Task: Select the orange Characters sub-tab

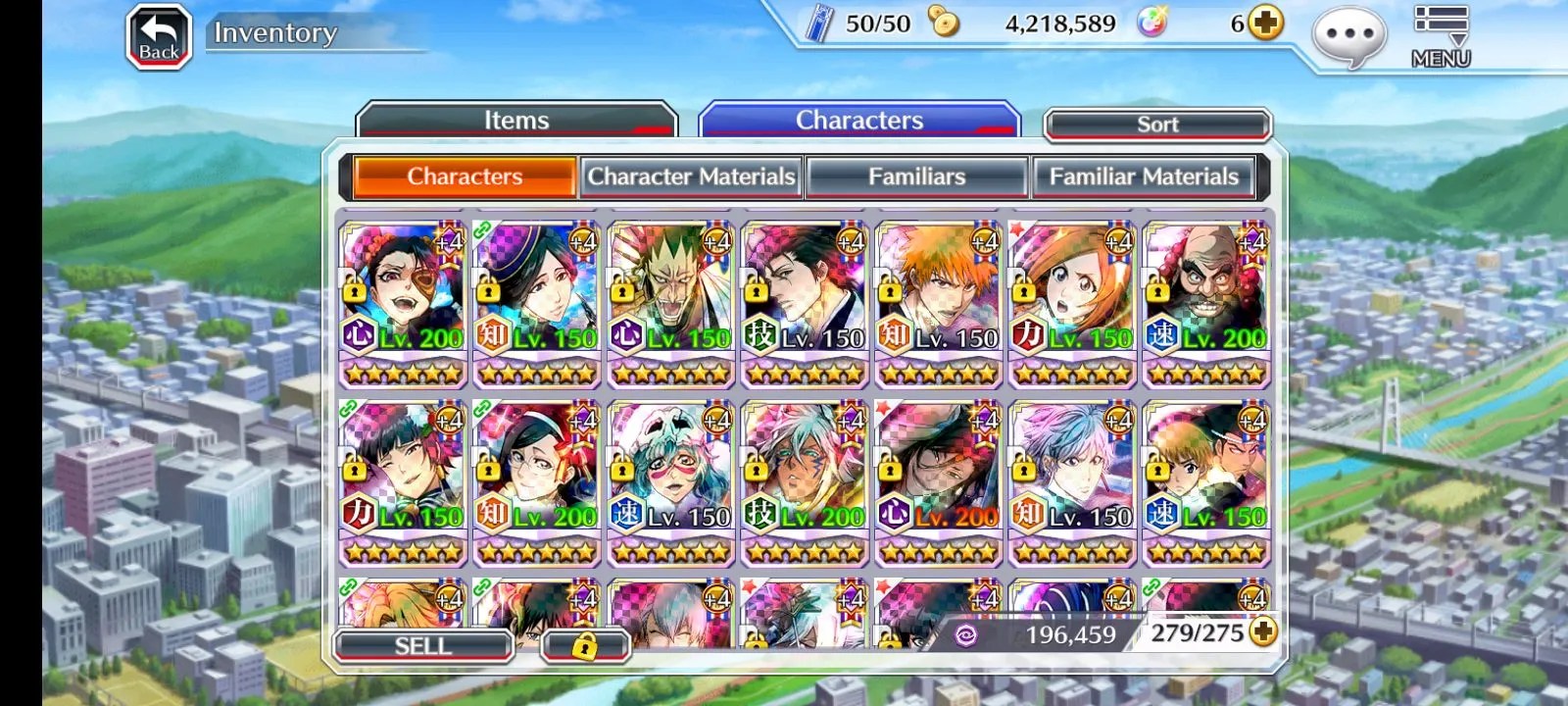Action: pos(465,176)
